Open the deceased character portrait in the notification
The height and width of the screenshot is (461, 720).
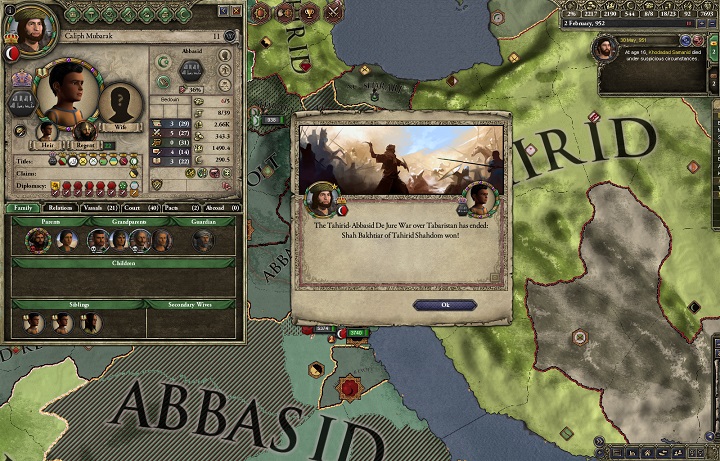pyautogui.click(x=604, y=48)
